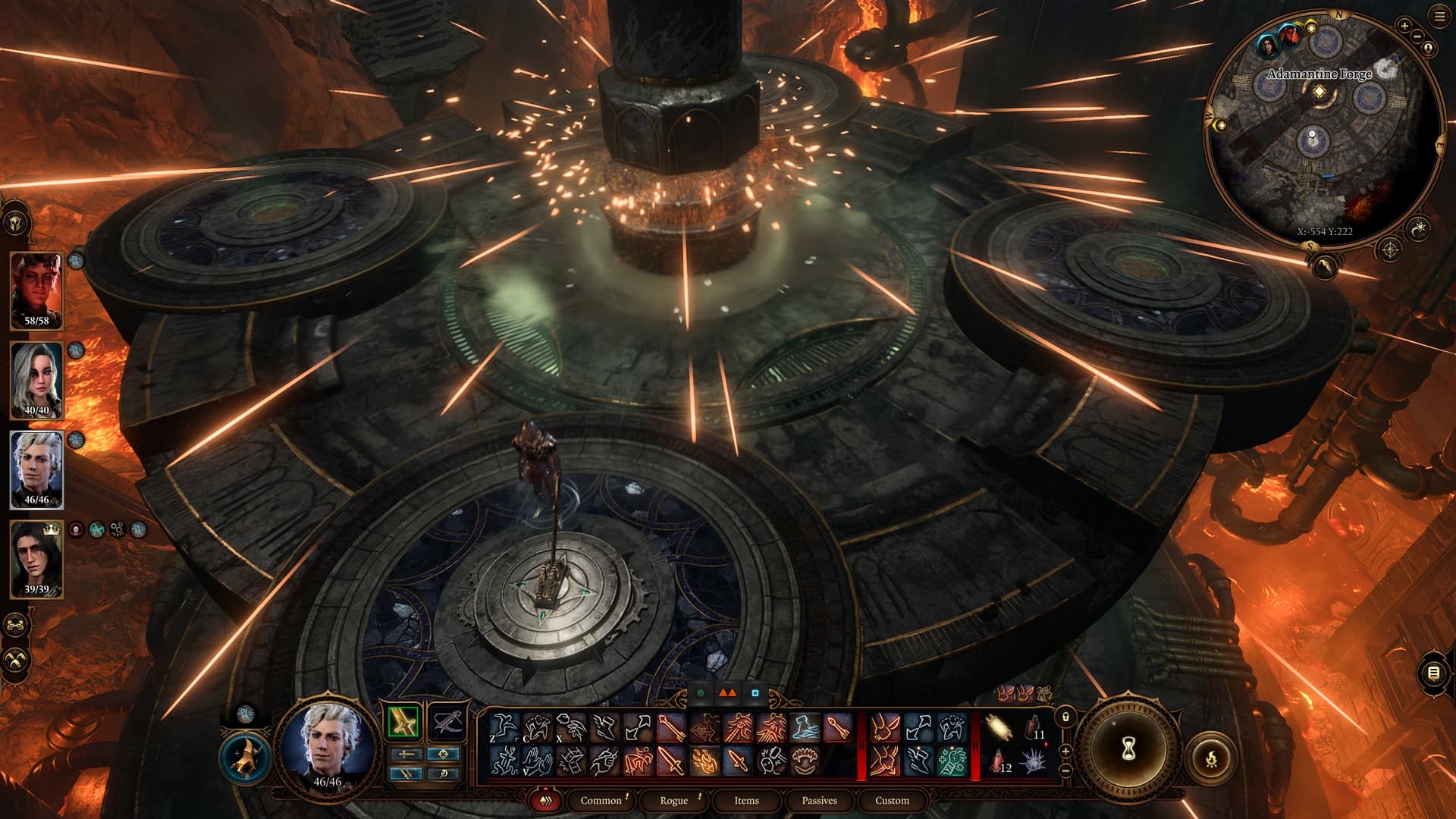Choose the grey-haired woman's party portrait

(36, 381)
